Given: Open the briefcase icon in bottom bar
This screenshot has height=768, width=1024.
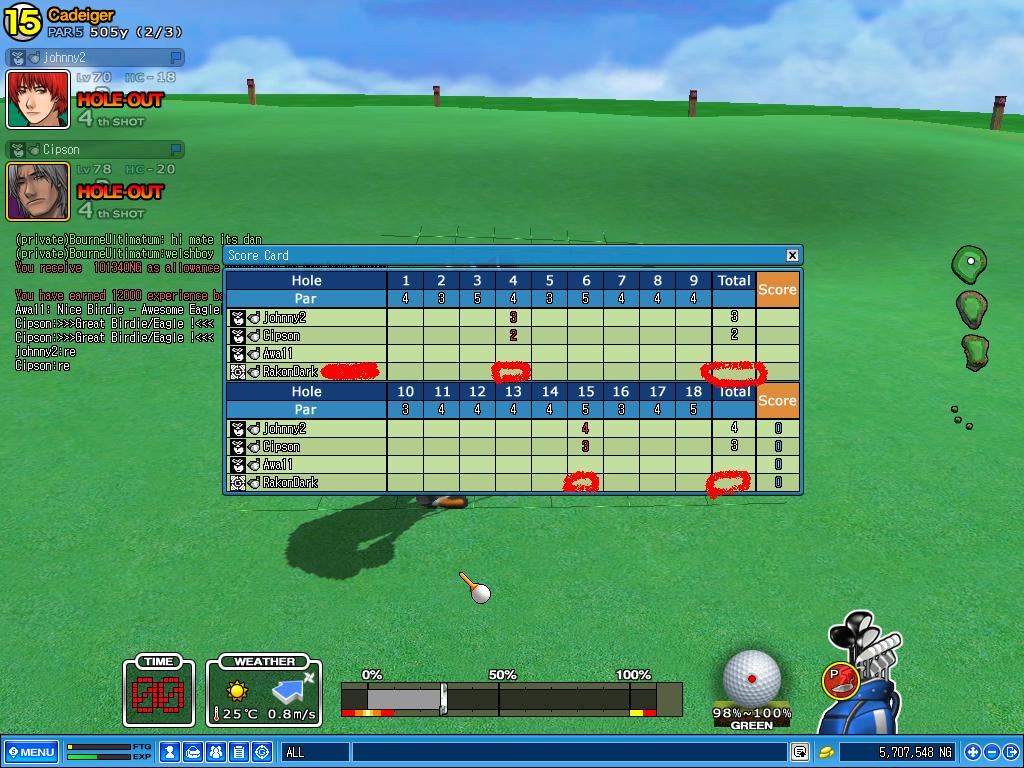Looking at the screenshot, I should click(194, 752).
